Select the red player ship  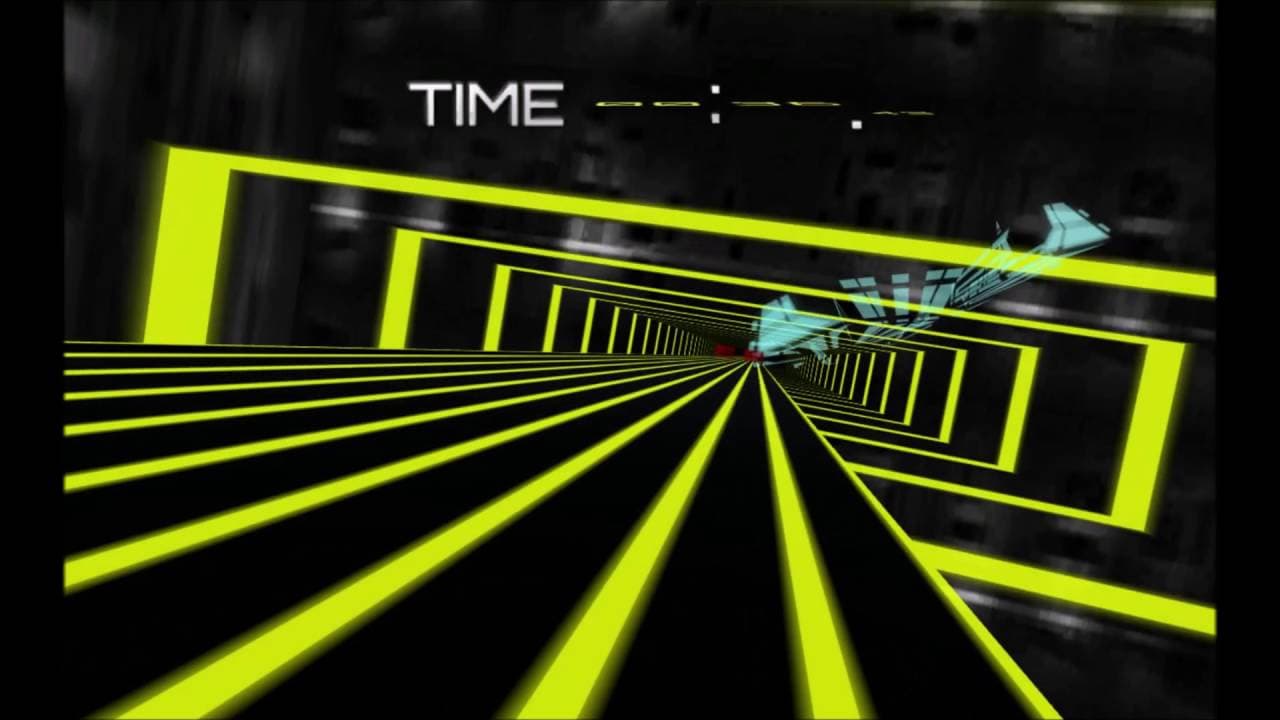(x=757, y=355)
